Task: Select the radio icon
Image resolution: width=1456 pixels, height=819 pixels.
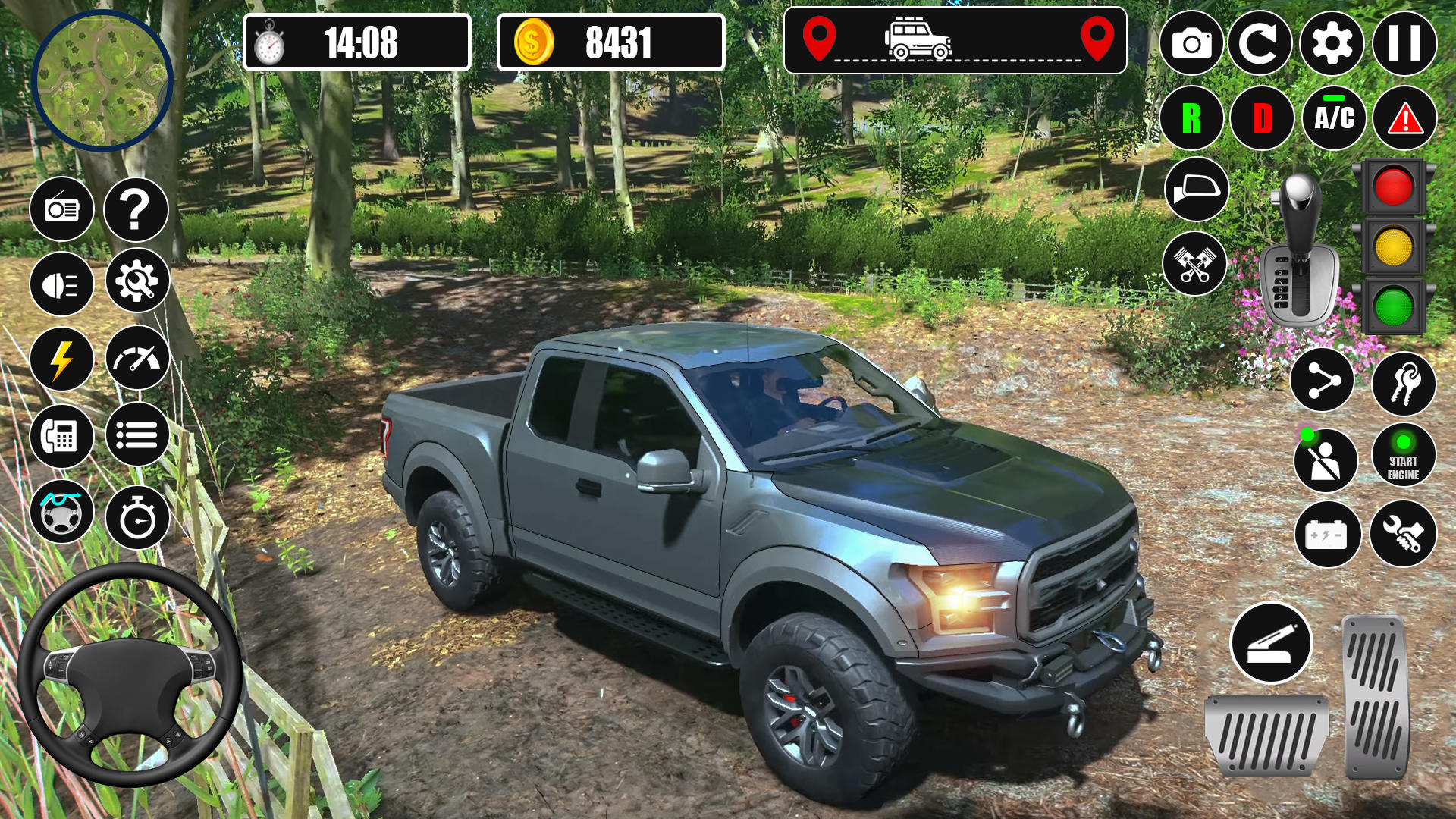Action: click(x=61, y=209)
